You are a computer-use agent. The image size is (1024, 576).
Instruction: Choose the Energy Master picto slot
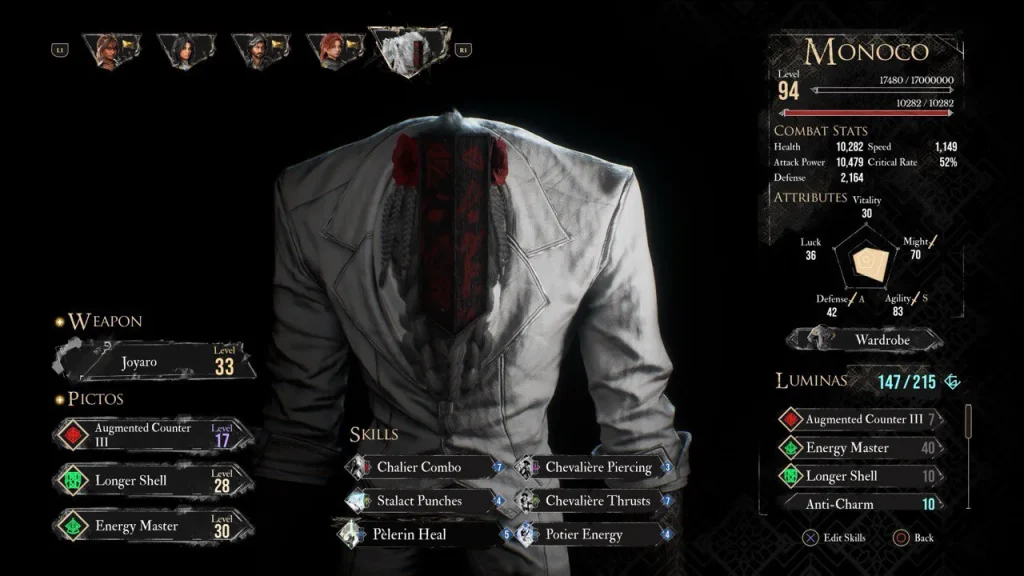tap(150, 526)
